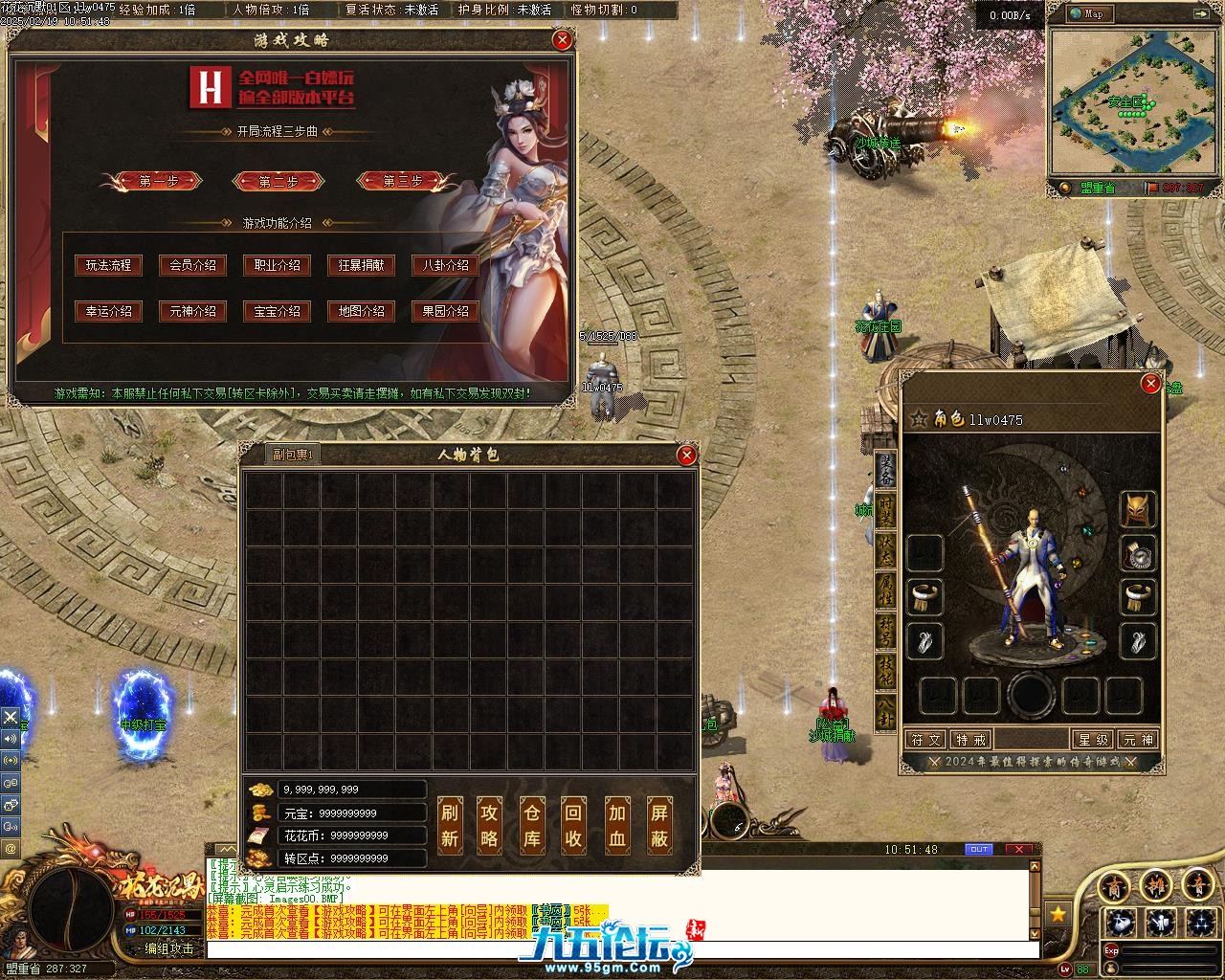Image resolution: width=1225 pixels, height=980 pixels.
Task: Open the 第一步 step guide
Action: pyautogui.click(x=158, y=181)
